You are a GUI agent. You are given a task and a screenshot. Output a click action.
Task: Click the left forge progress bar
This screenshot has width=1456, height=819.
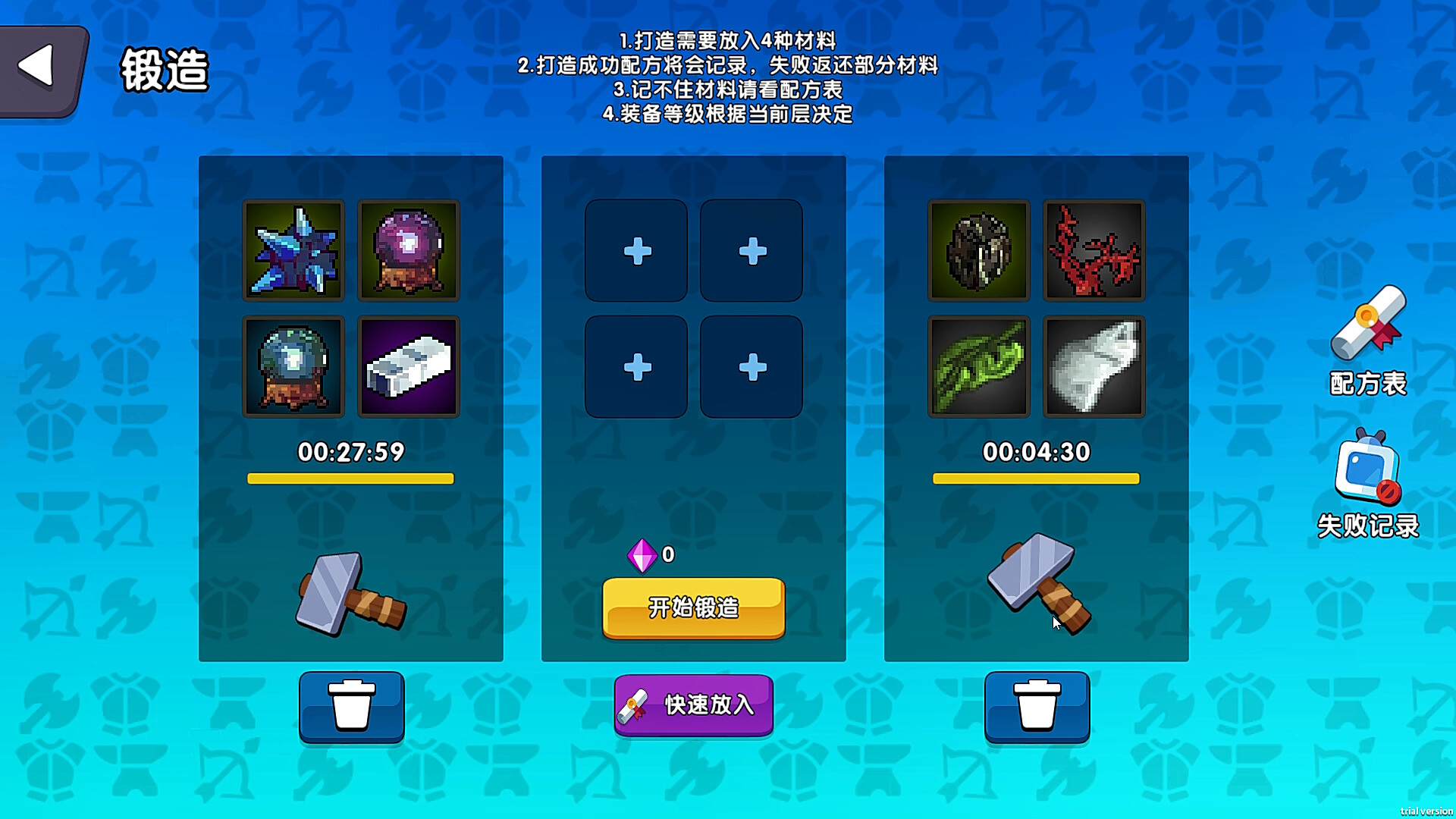tap(351, 478)
